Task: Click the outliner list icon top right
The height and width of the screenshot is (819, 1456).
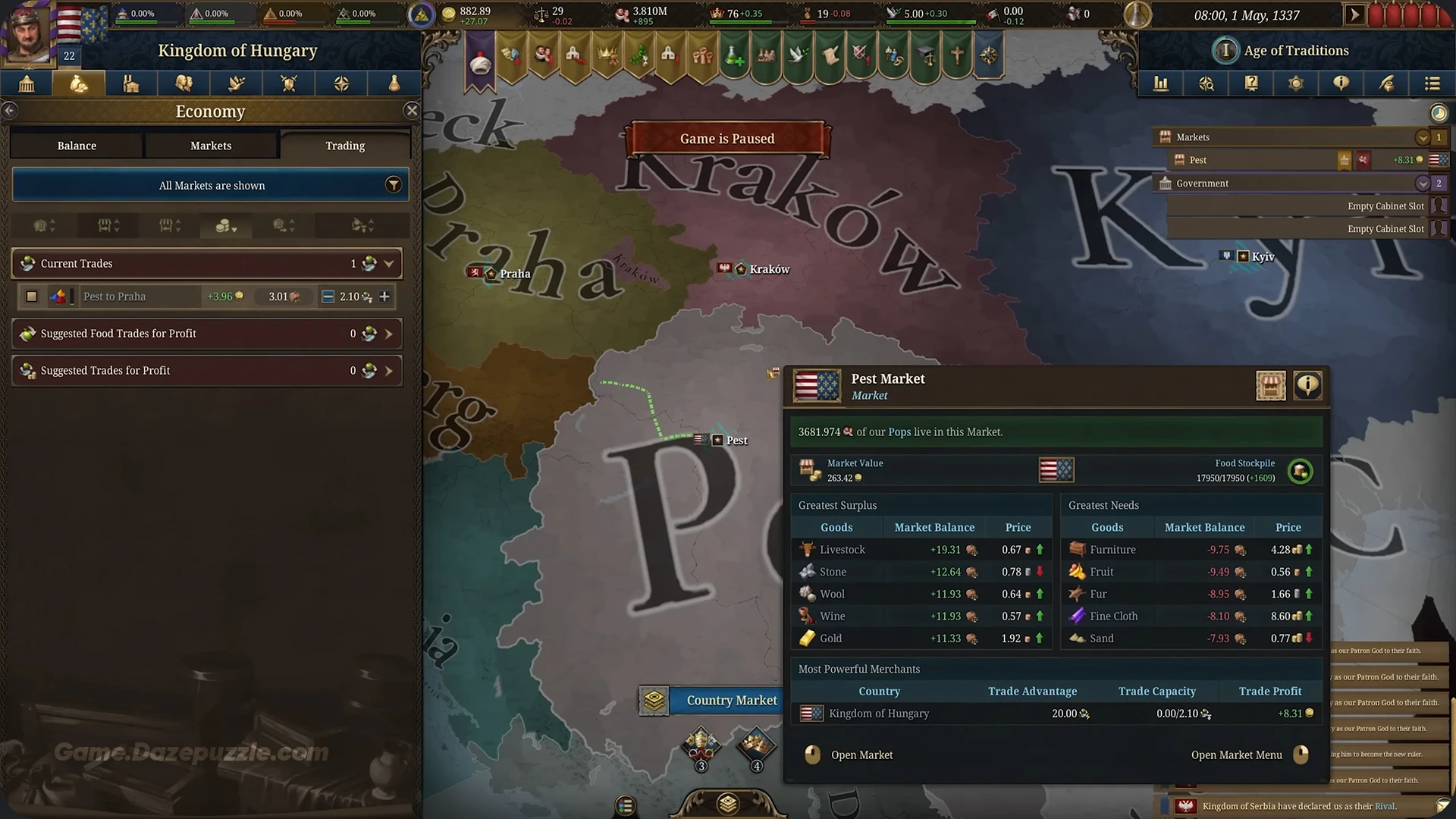Action: click(1432, 83)
